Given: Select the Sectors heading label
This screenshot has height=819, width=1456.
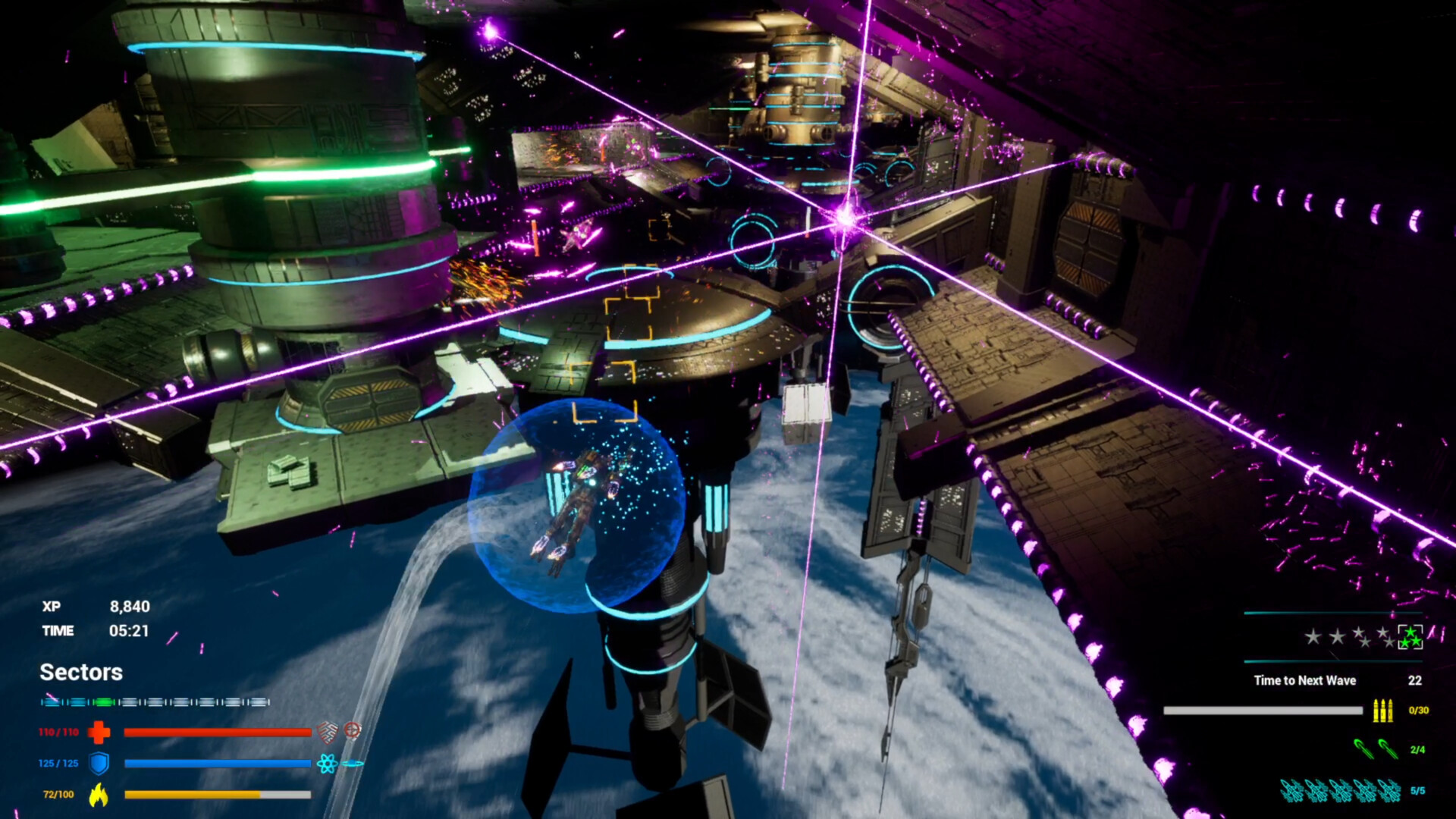Looking at the screenshot, I should (x=81, y=672).
